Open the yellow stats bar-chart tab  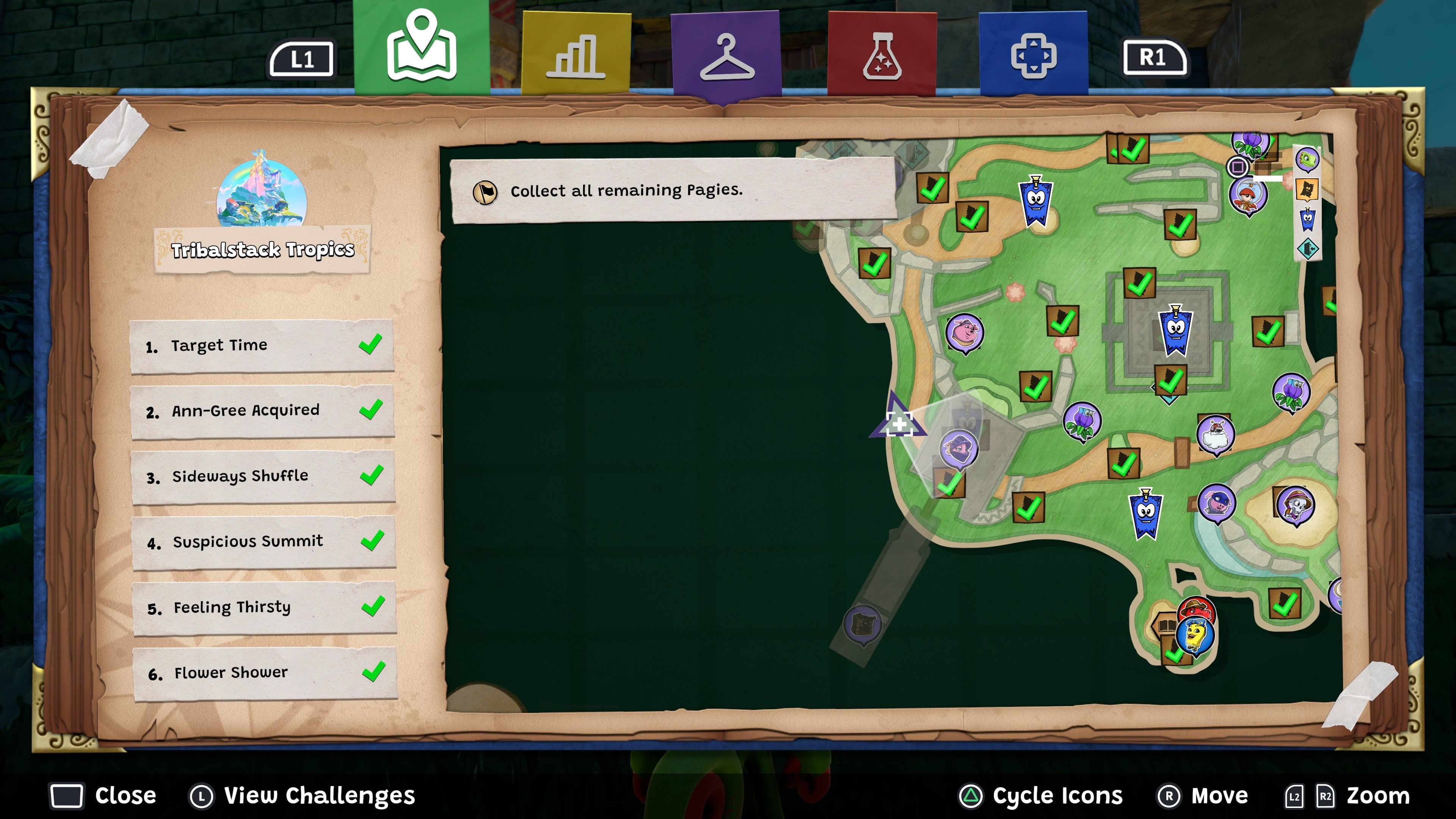click(x=576, y=54)
